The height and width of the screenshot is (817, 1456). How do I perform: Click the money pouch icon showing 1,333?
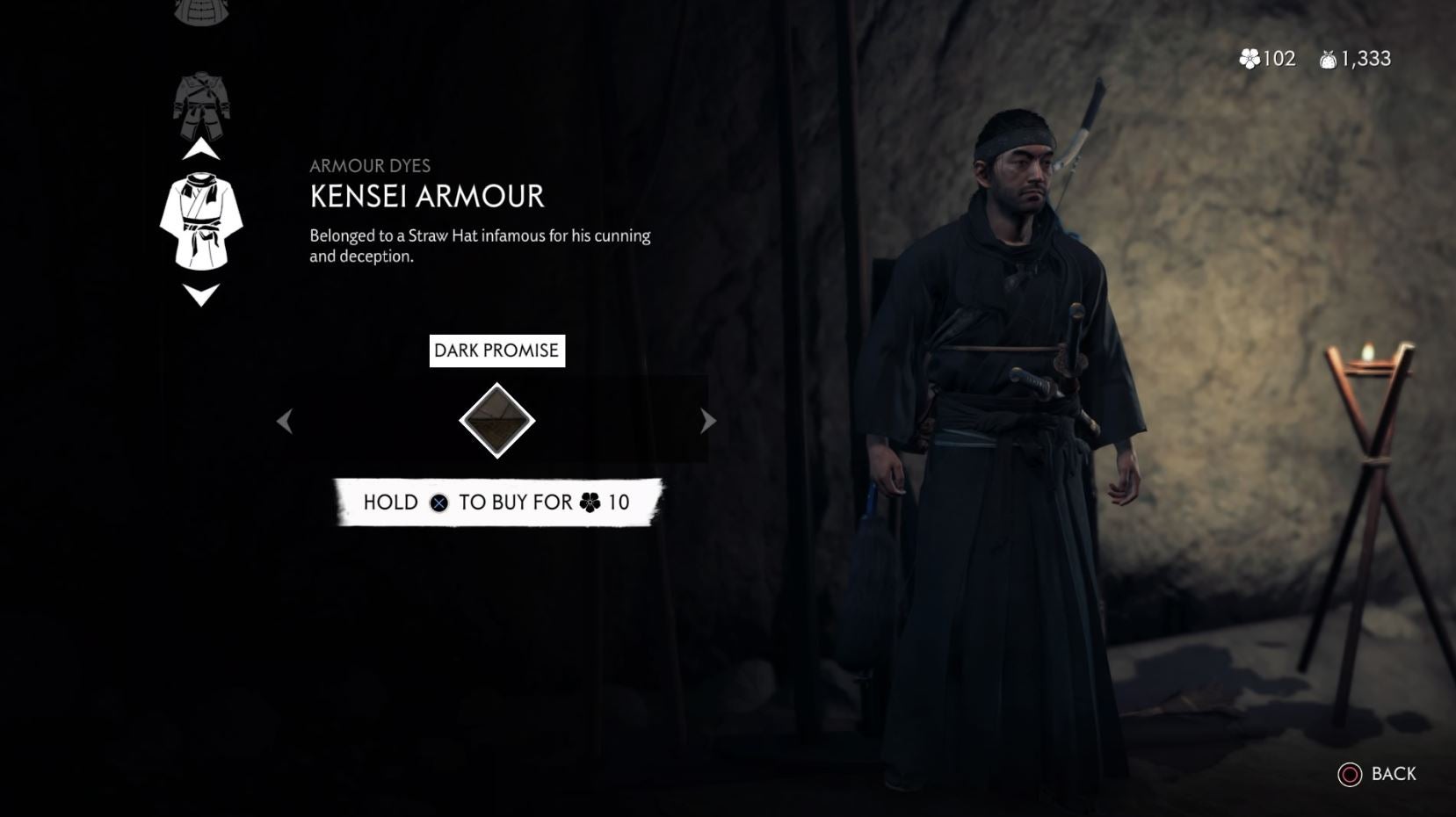1327,59
